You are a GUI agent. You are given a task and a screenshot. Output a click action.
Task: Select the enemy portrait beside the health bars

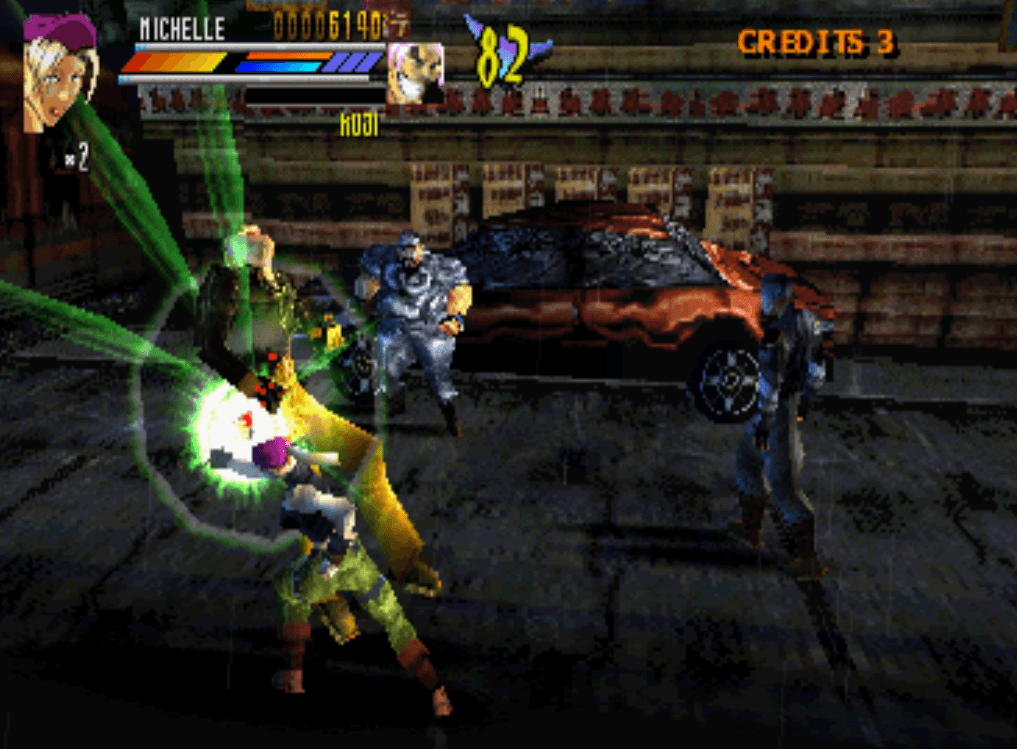[x=415, y=73]
